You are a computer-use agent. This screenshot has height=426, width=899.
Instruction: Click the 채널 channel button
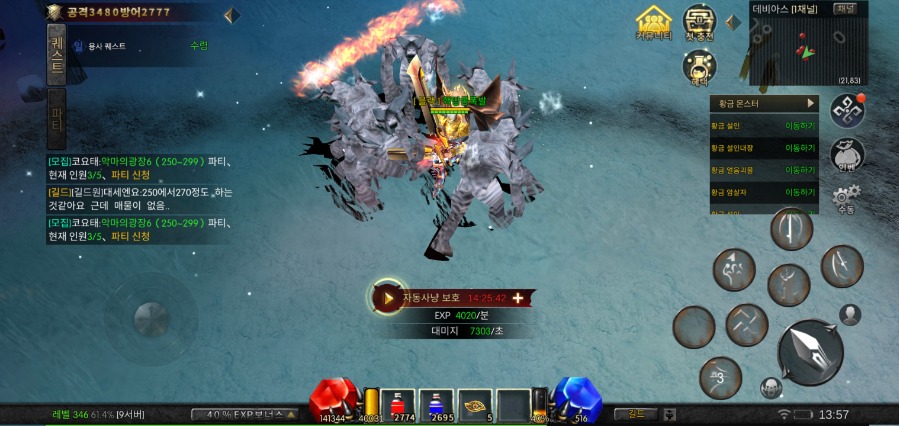pos(845,9)
